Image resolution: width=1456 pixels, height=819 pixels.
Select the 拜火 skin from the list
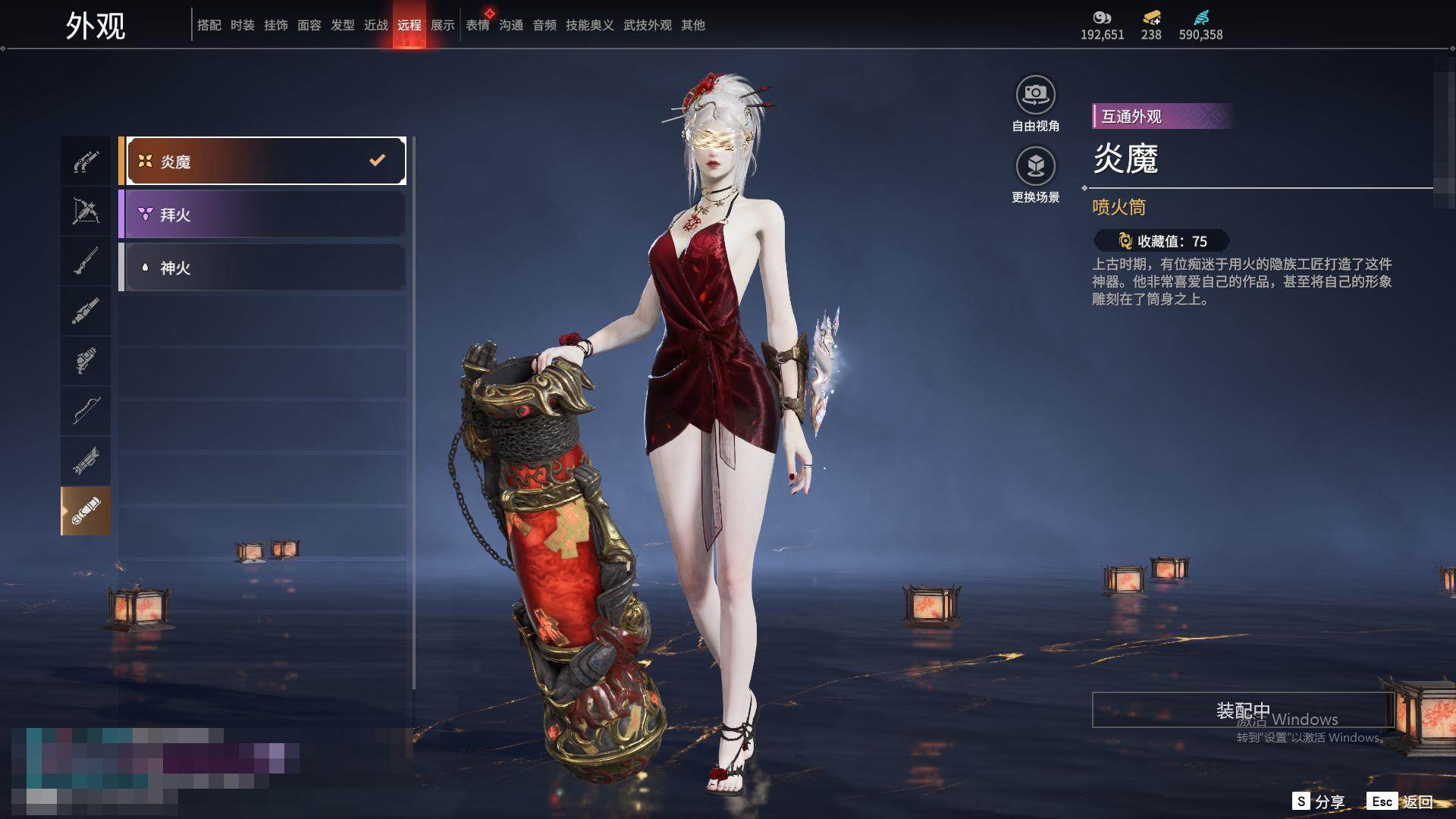pyautogui.click(x=262, y=215)
